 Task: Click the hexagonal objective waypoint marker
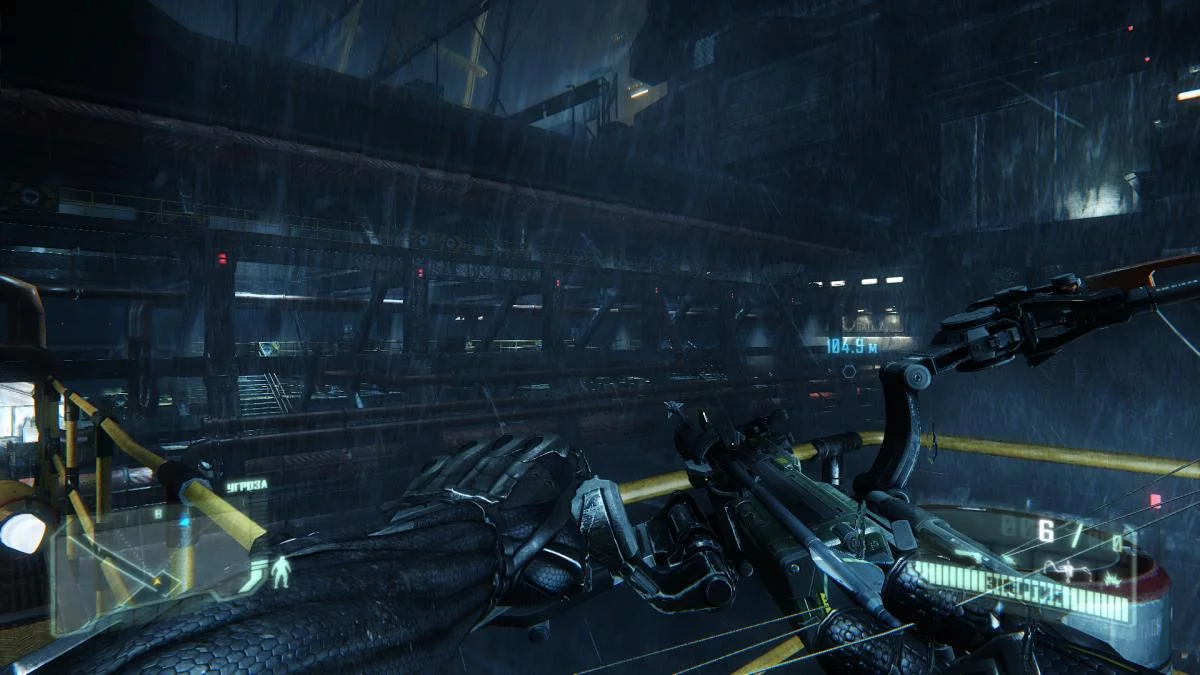pyautogui.click(x=849, y=371)
